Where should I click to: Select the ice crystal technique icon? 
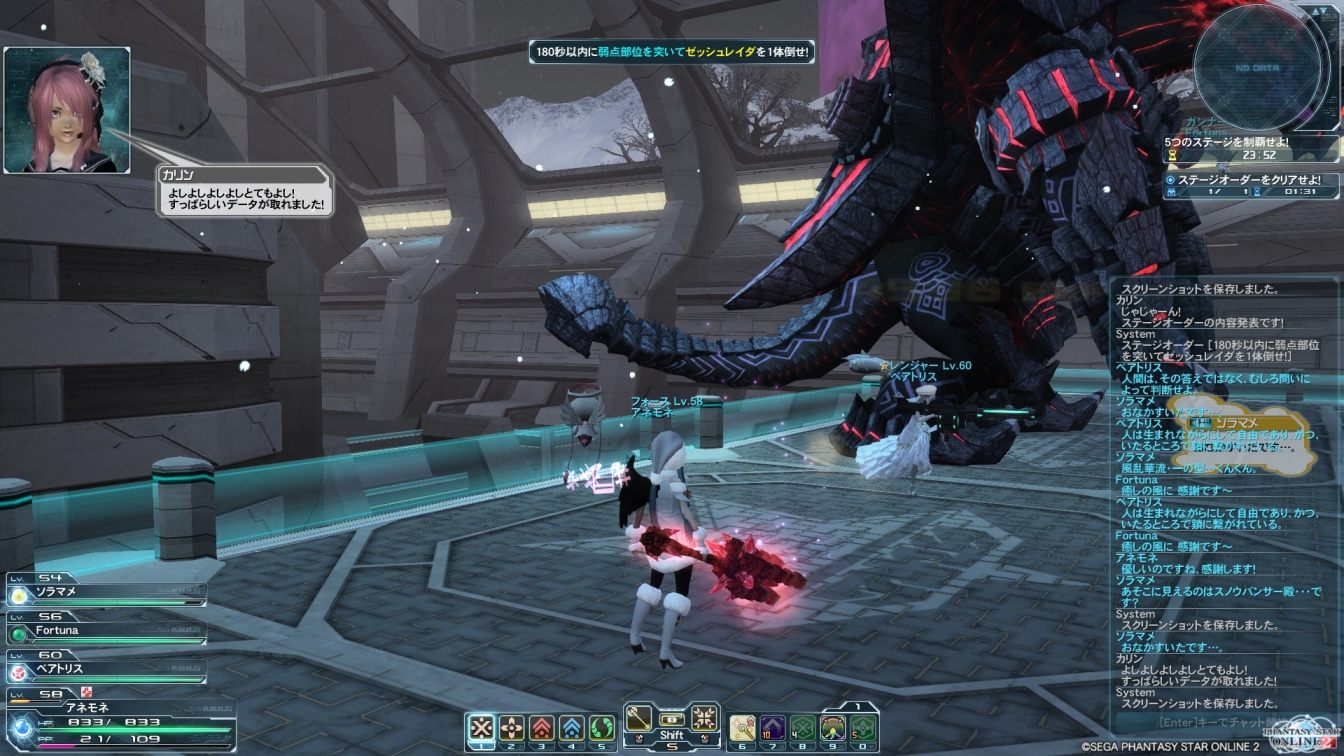[x=703, y=717]
